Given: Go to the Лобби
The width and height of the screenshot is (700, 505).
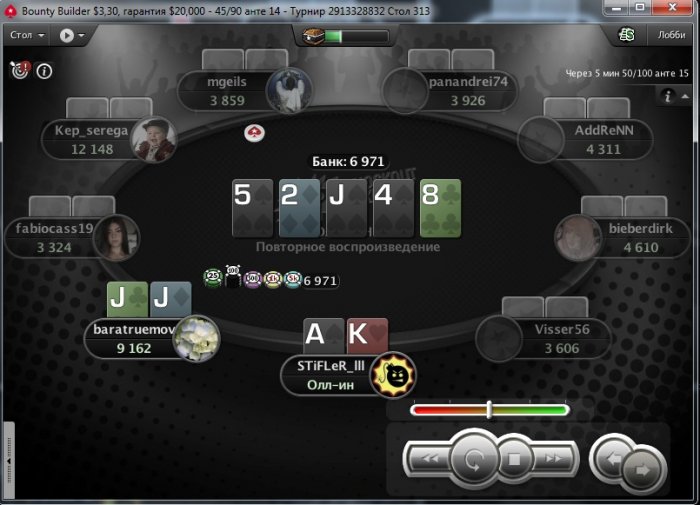Looking at the screenshot, I should (x=671, y=35).
